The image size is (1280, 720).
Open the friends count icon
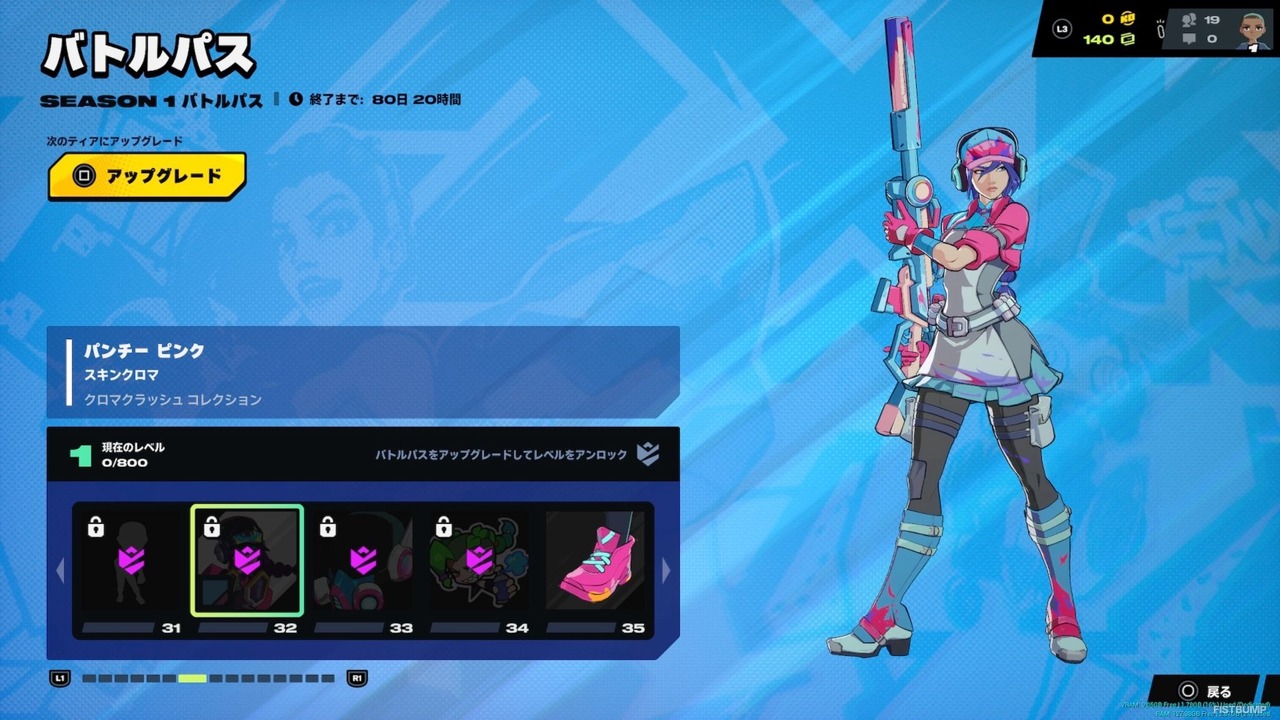pyautogui.click(x=1189, y=19)
